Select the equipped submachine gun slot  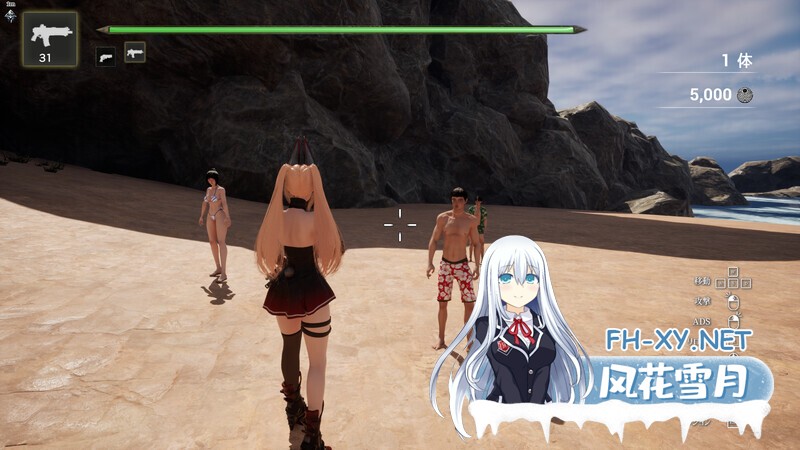[x=49, y=38]
